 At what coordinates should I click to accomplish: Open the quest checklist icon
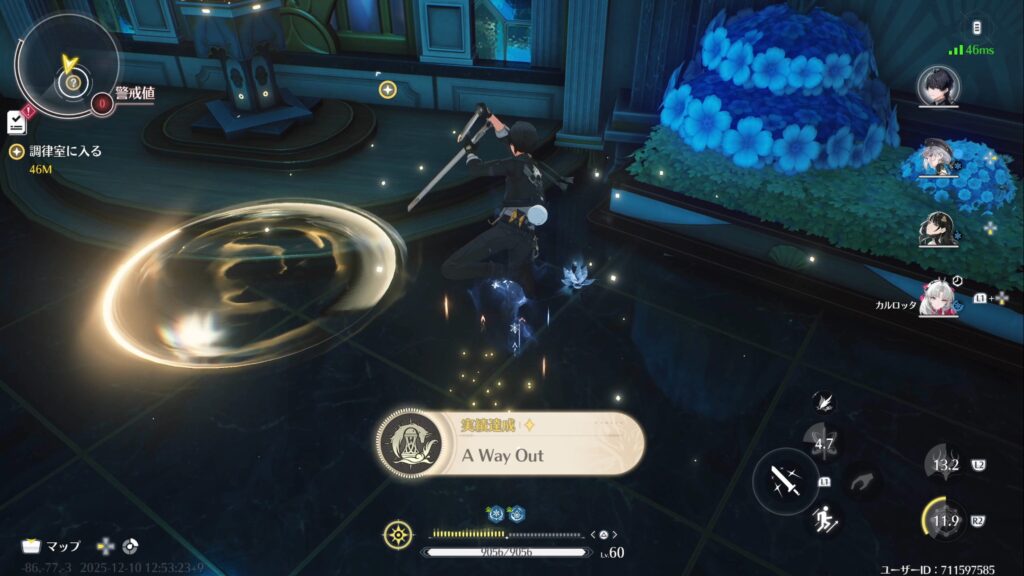pos(16,121)
